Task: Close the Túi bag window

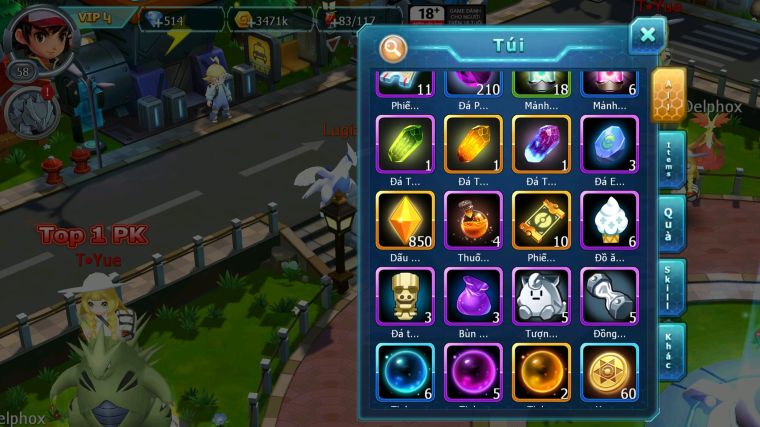Action: (647, 35)
